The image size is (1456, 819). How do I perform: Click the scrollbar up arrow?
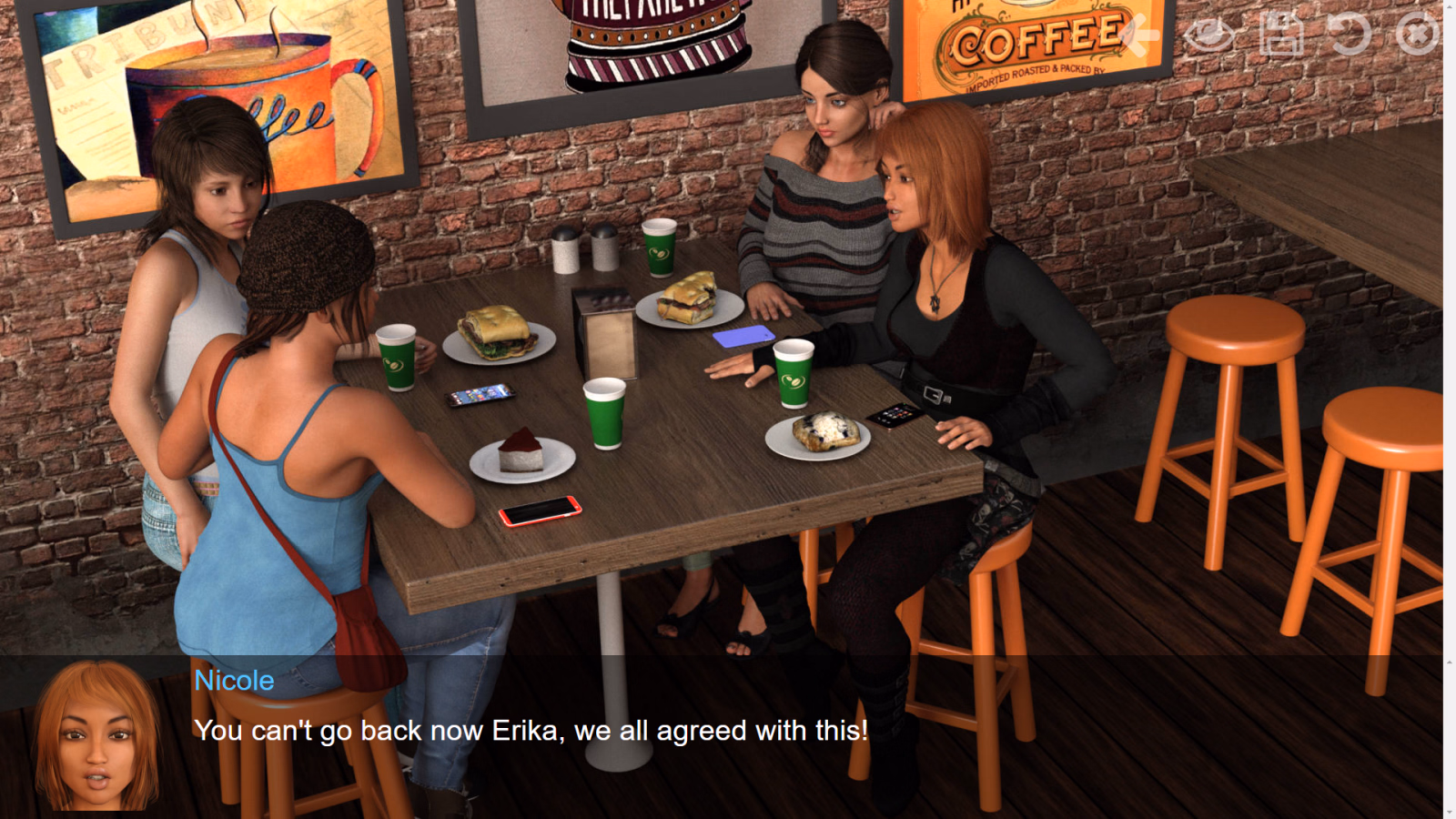1449,7
